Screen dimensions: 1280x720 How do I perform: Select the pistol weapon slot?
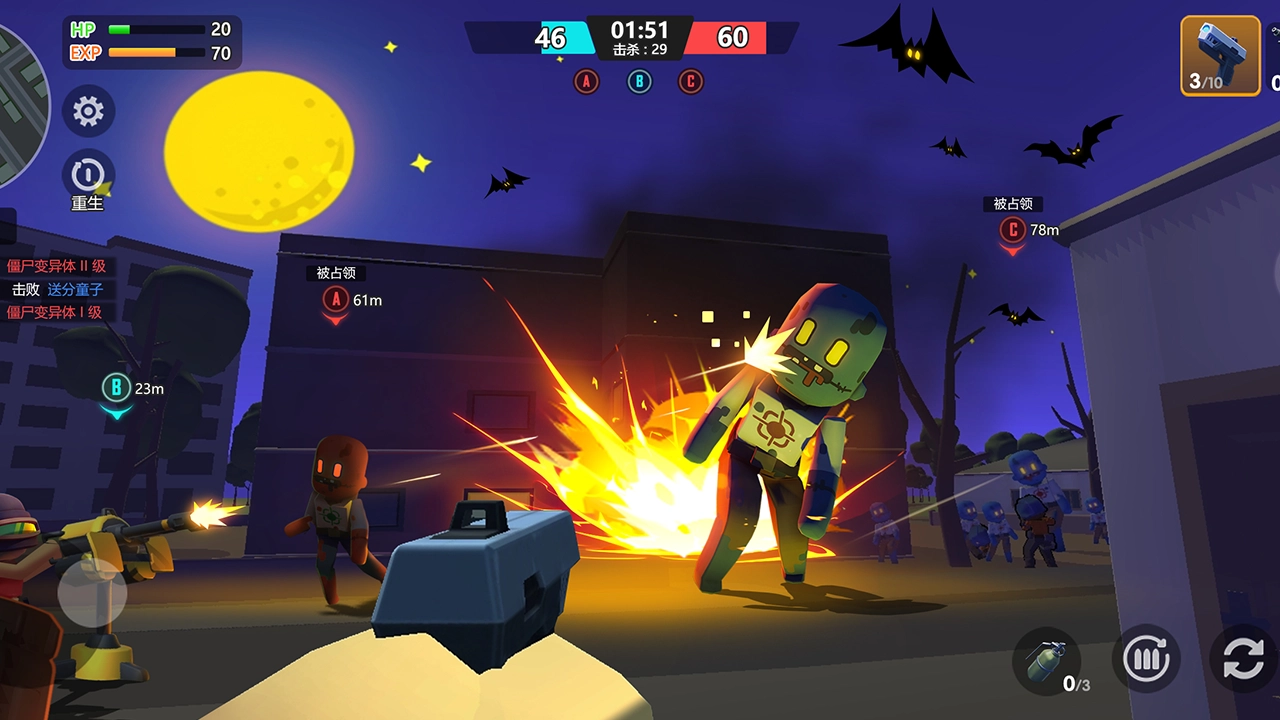(x=1220, y=56)
